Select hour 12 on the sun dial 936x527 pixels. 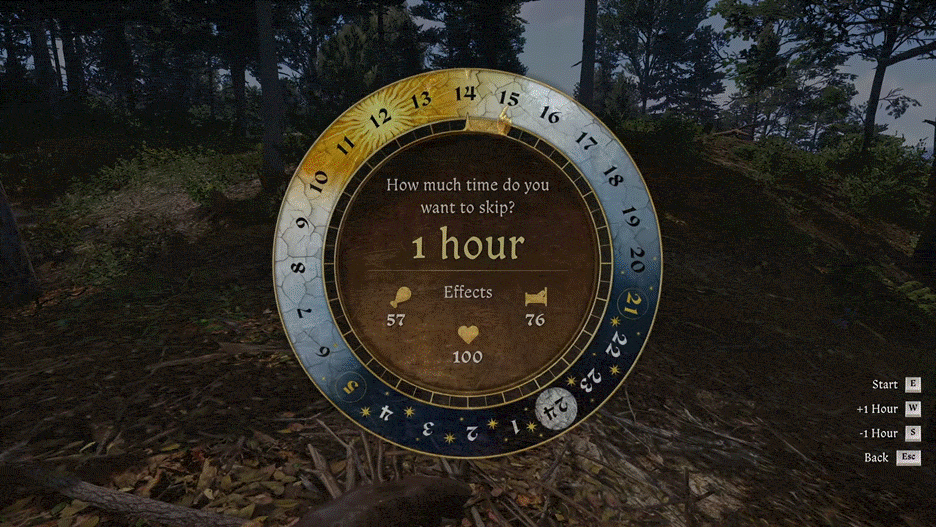(380, 118)
